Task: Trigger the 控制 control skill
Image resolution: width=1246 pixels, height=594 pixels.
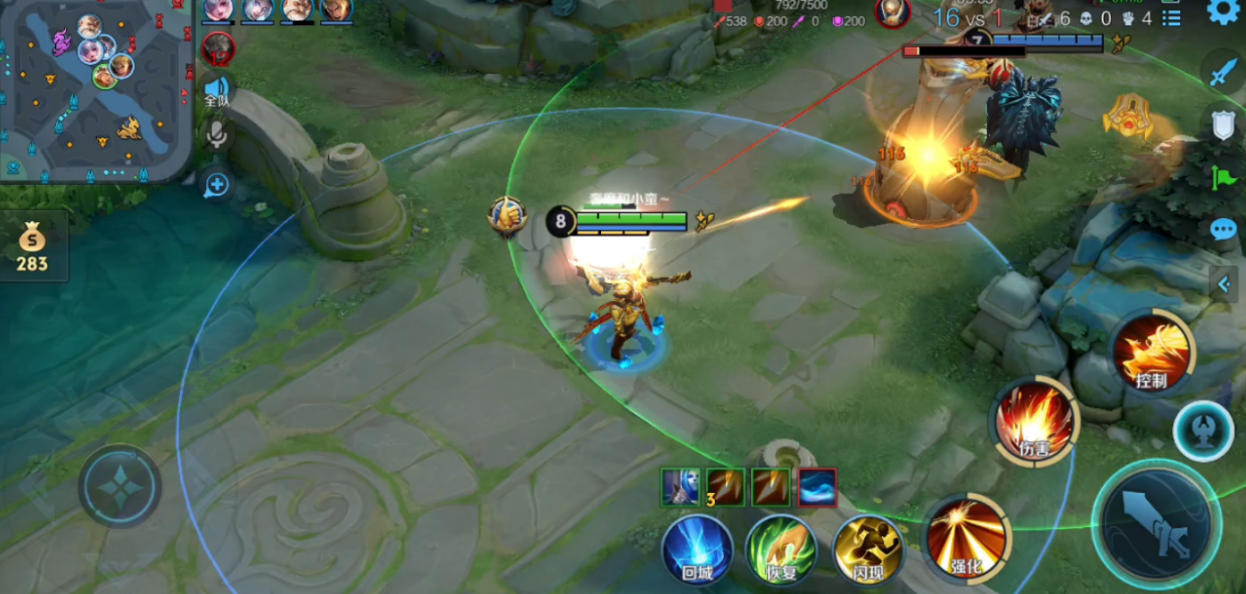Action: [1152, 353]
